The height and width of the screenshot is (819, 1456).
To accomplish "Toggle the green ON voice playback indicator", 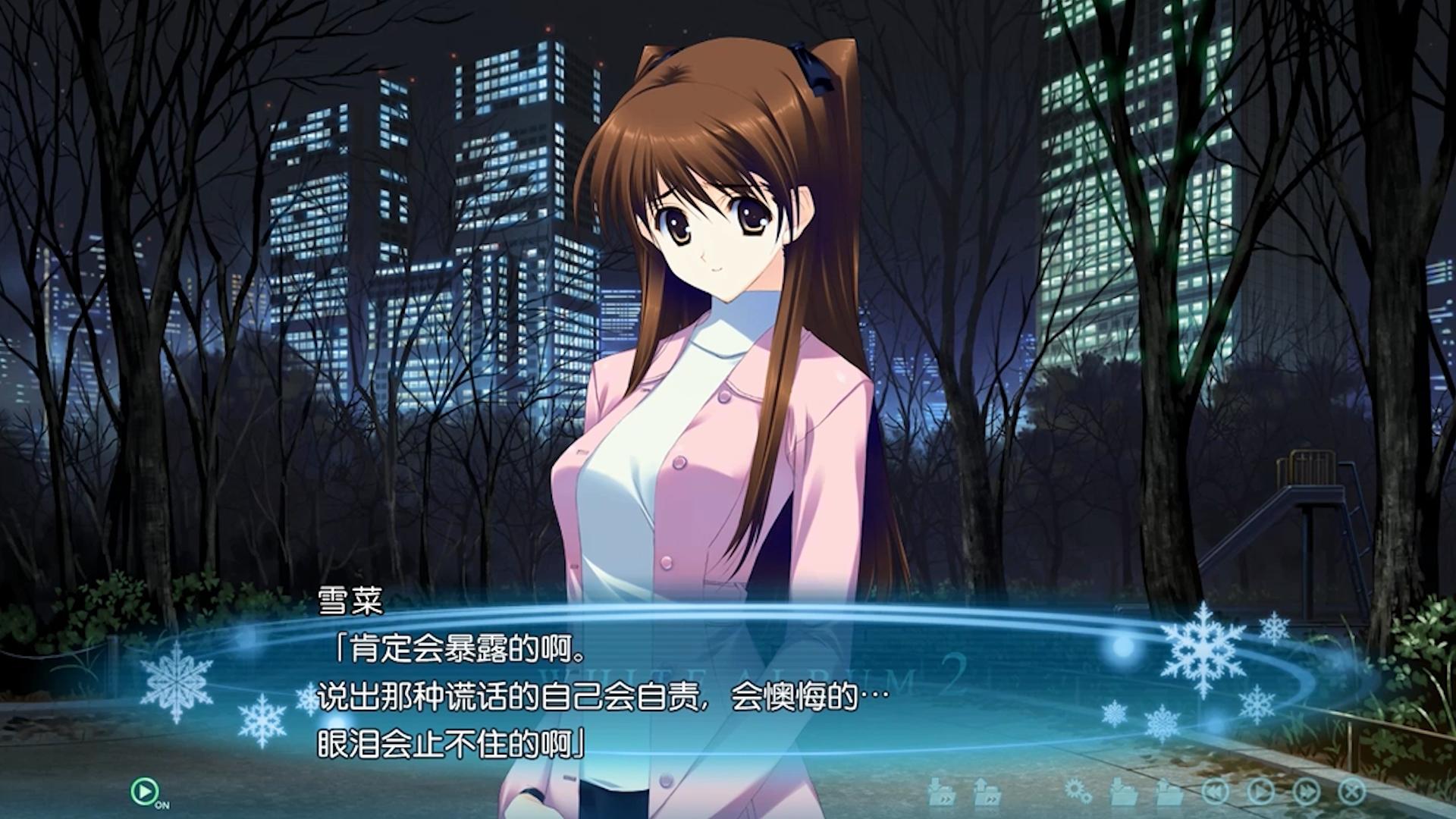I will coord(143,790).
